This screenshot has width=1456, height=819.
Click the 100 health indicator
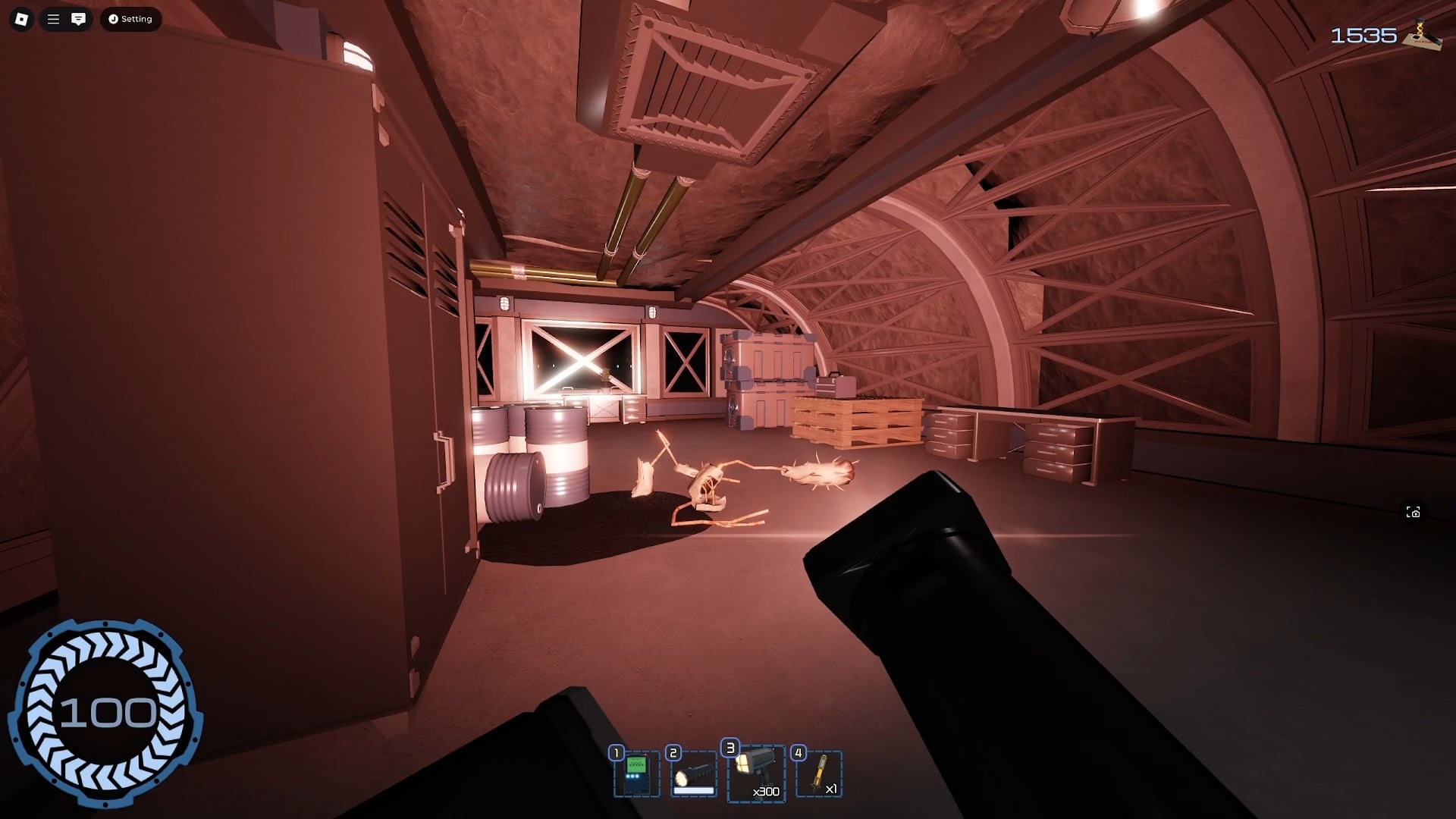(110, 713)
